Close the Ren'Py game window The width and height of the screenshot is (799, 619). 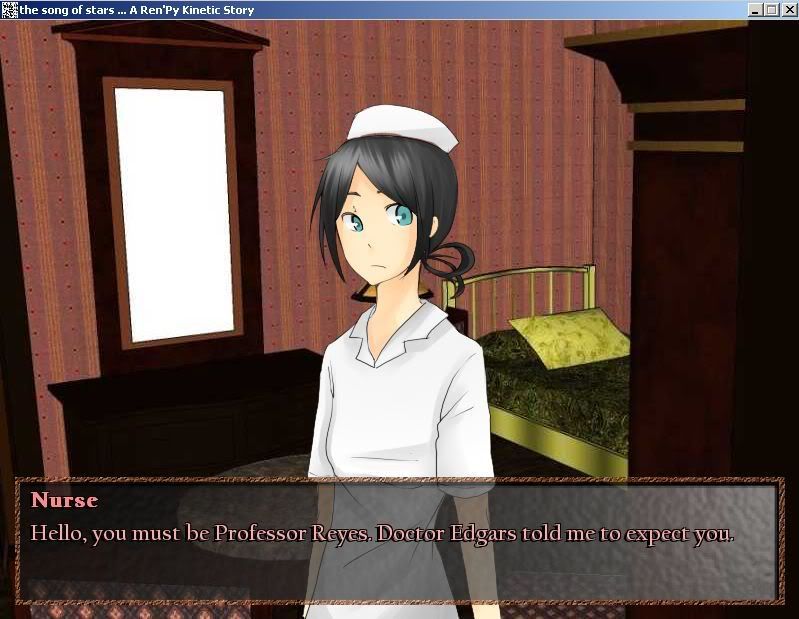tap(787, 10)
